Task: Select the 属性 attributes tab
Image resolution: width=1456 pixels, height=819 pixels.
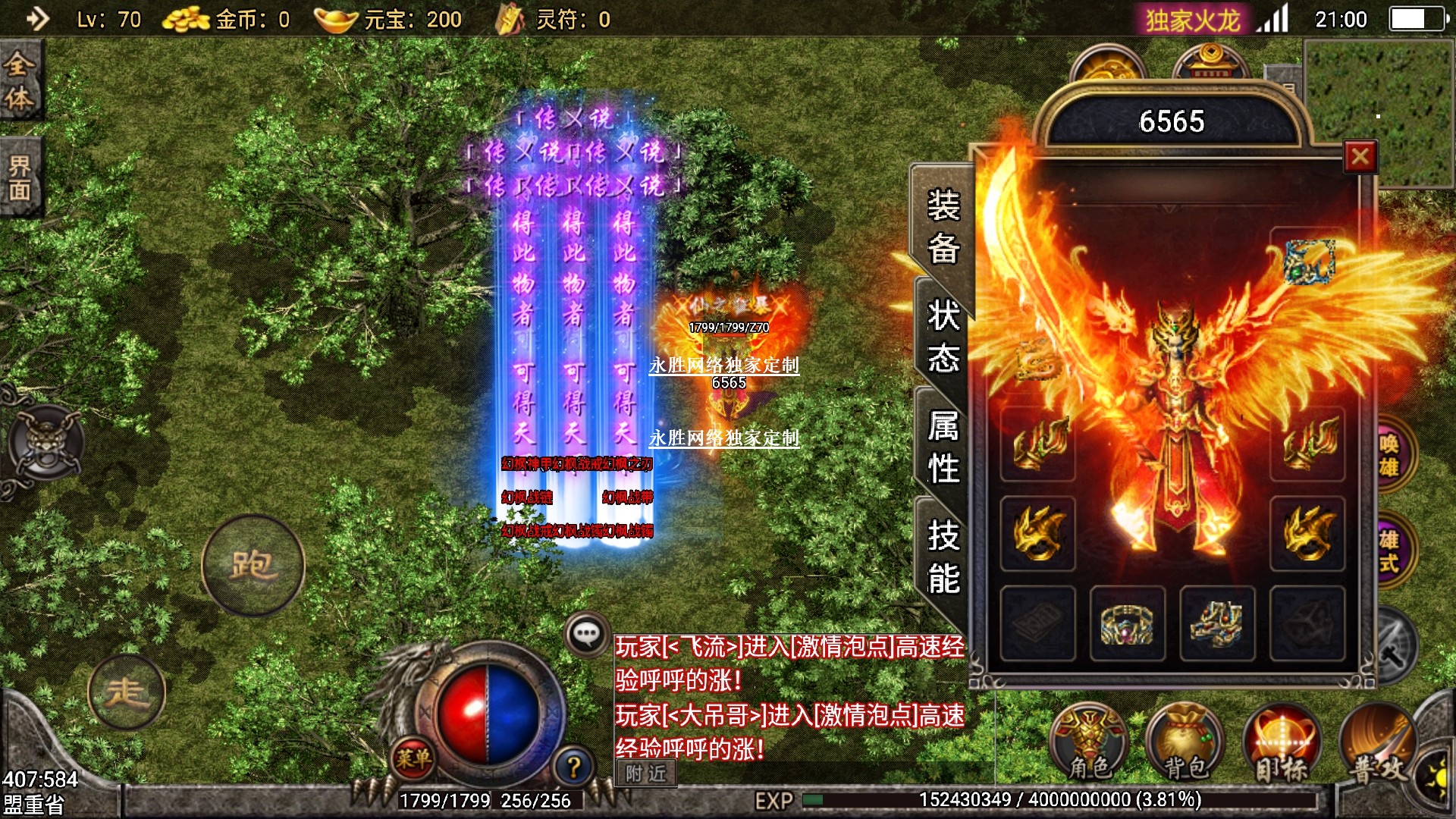Action: point(943,447)
